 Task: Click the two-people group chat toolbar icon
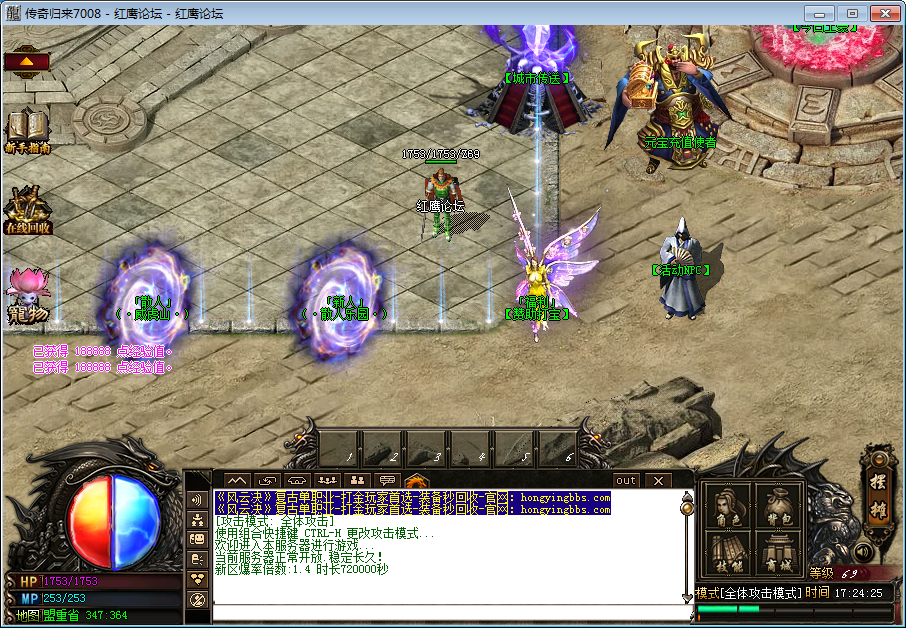(x=356, y=481)
